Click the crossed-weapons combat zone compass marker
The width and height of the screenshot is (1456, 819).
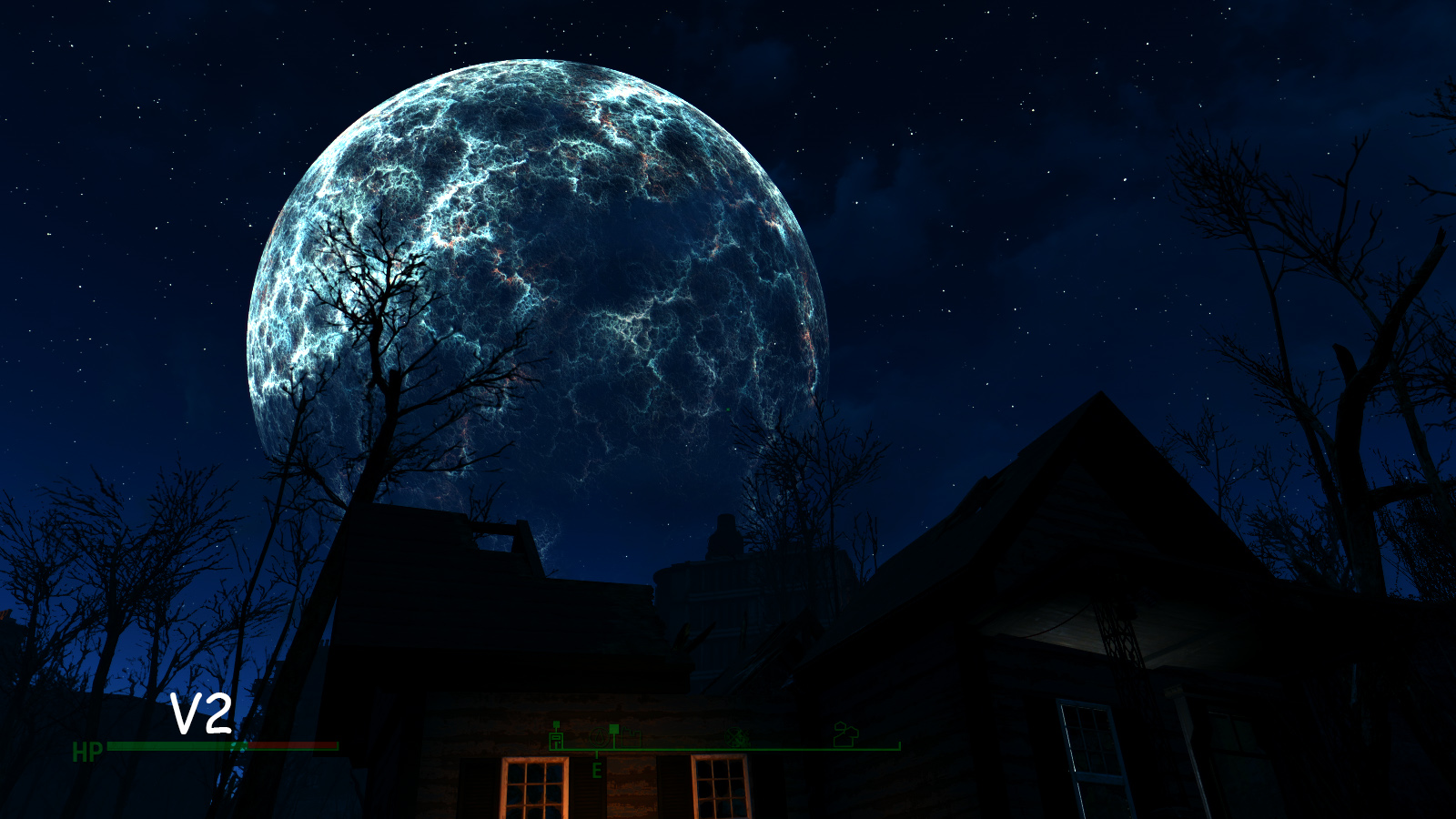737,737
